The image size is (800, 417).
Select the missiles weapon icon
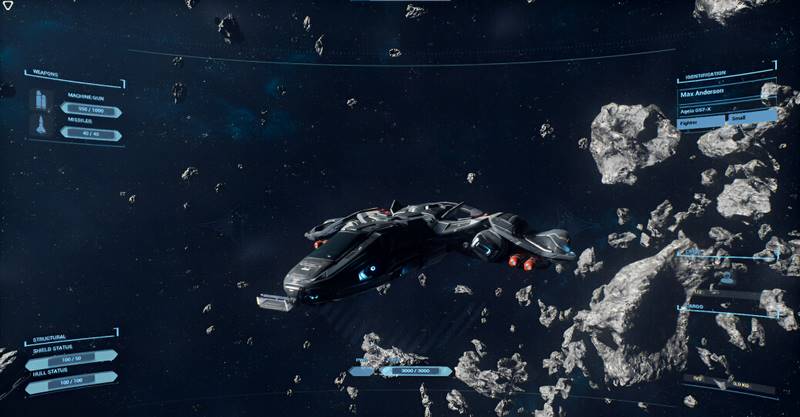pyautogui.click(x=40, y=127)
